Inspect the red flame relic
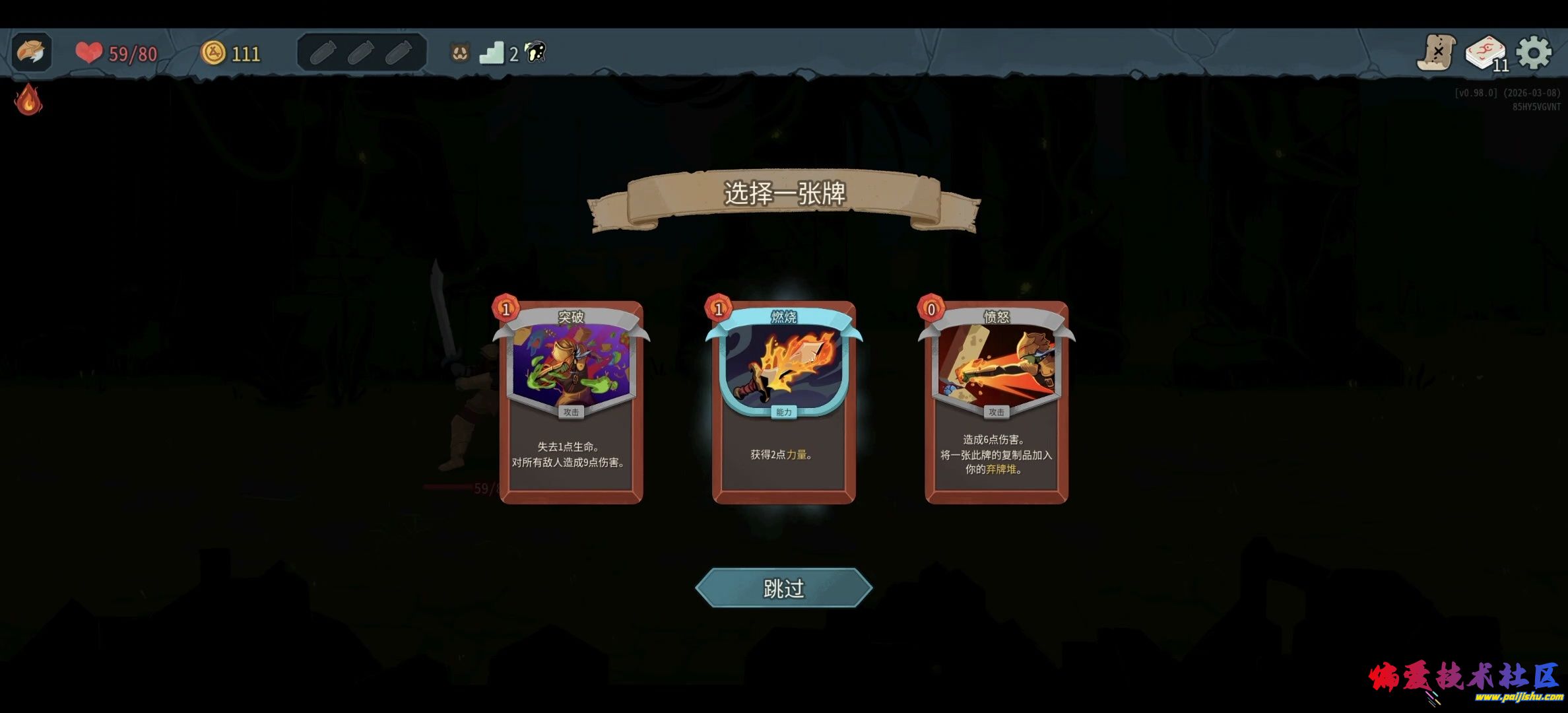1568x713 pixels. 28,100
